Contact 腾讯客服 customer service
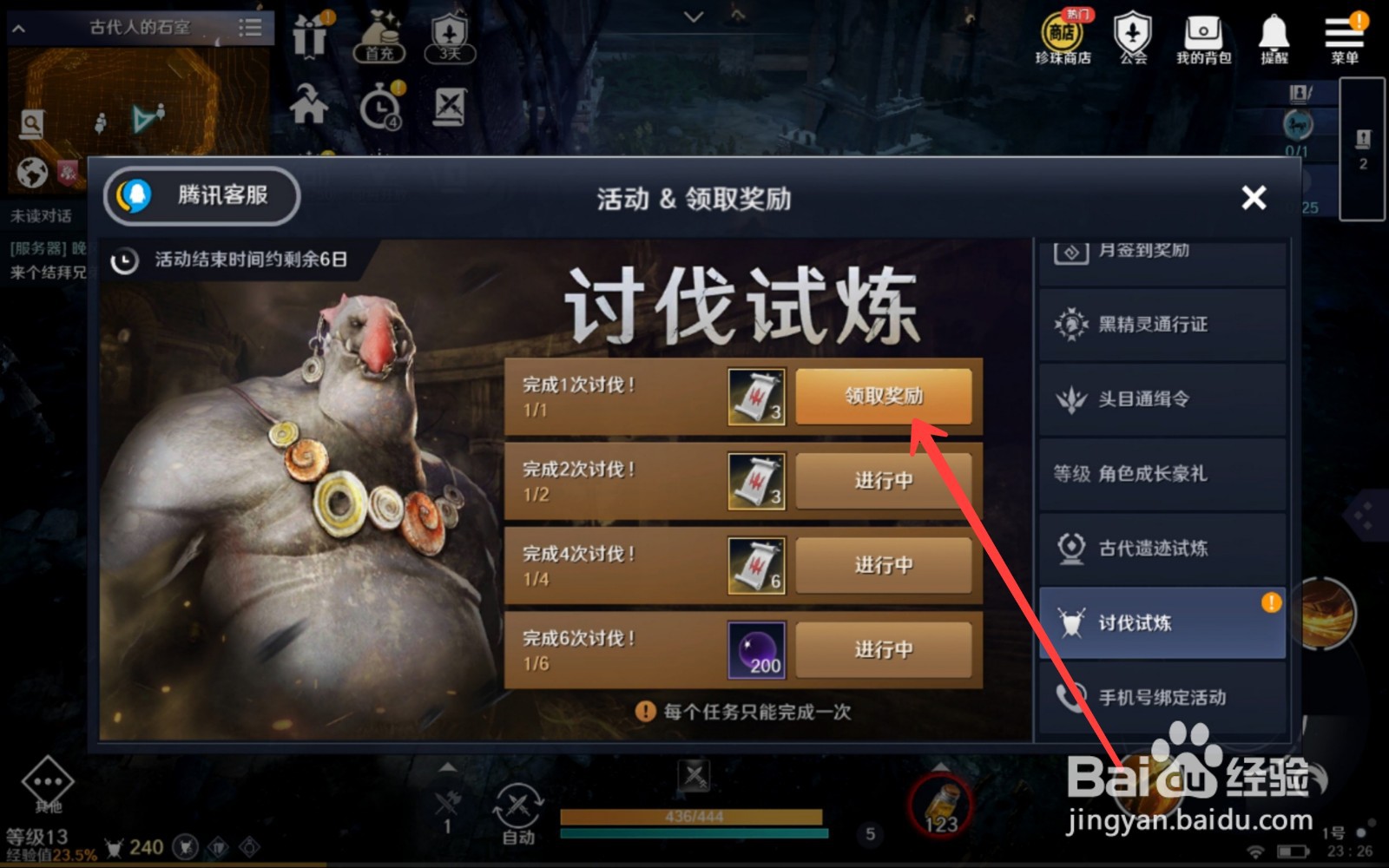This screenshot has height=868, width=1389. point(200,197)
